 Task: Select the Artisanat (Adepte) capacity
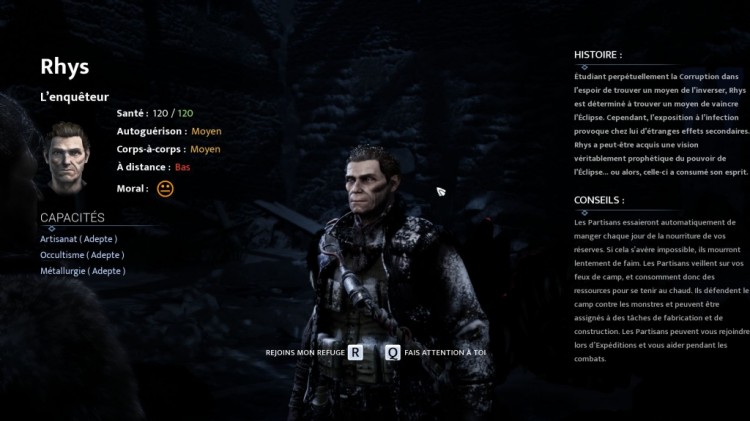[79, 239]
